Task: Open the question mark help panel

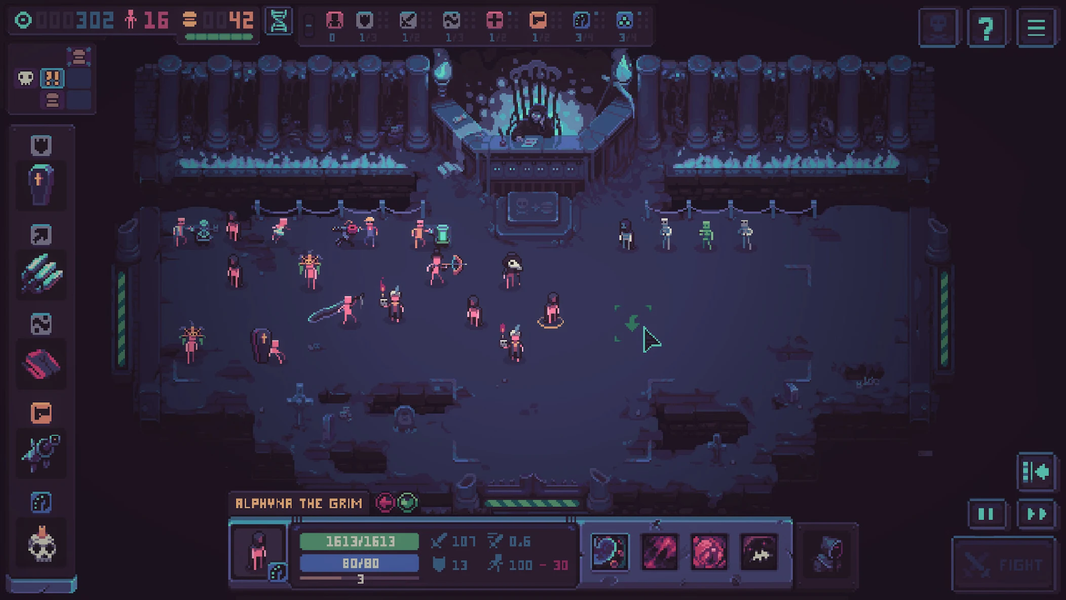Action: coord(986,28)
